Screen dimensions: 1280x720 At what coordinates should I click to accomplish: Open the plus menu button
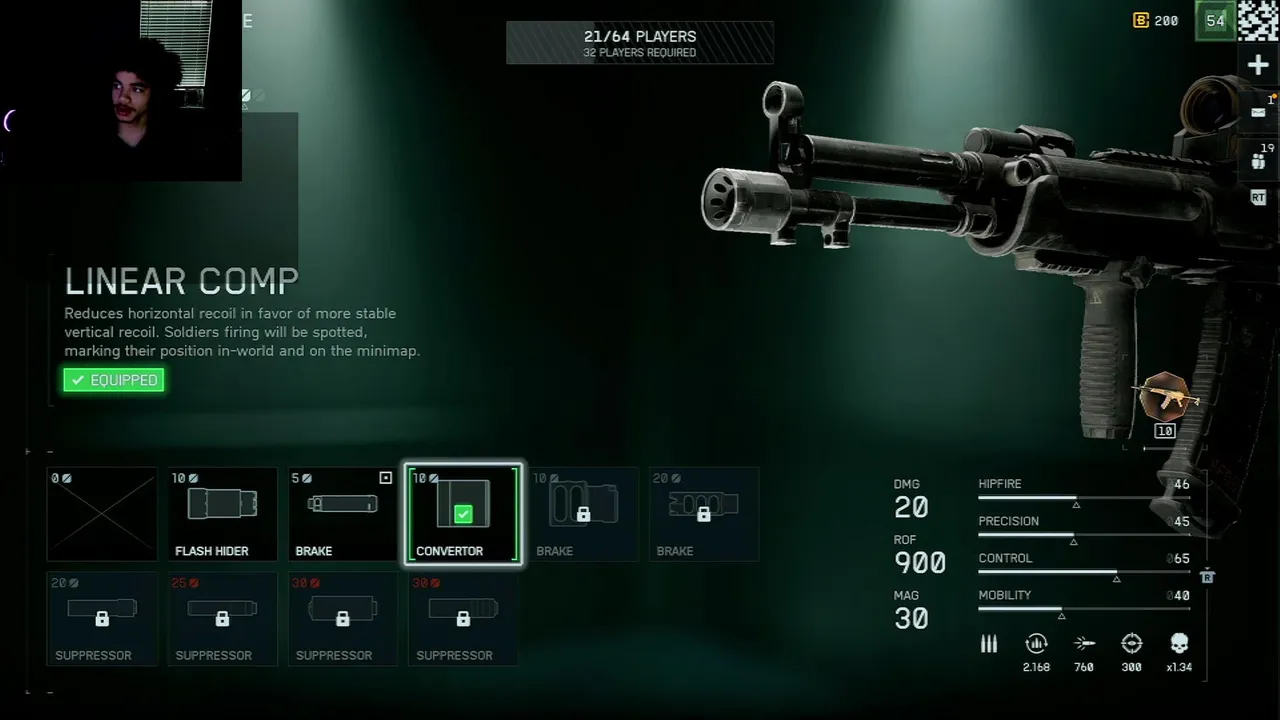pyautogui.click(x=1258, y=66)
